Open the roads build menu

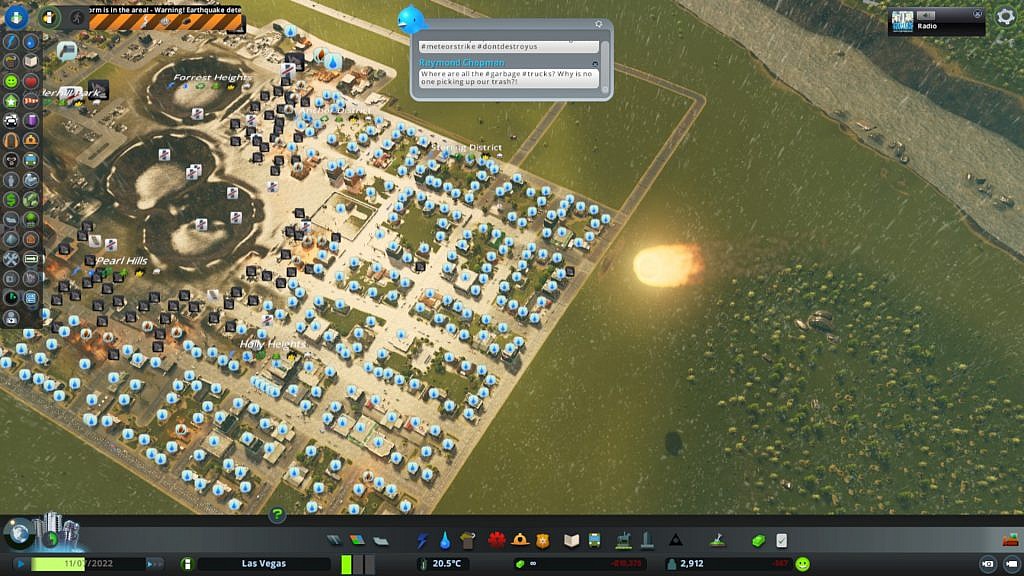[x=334, y=540]
